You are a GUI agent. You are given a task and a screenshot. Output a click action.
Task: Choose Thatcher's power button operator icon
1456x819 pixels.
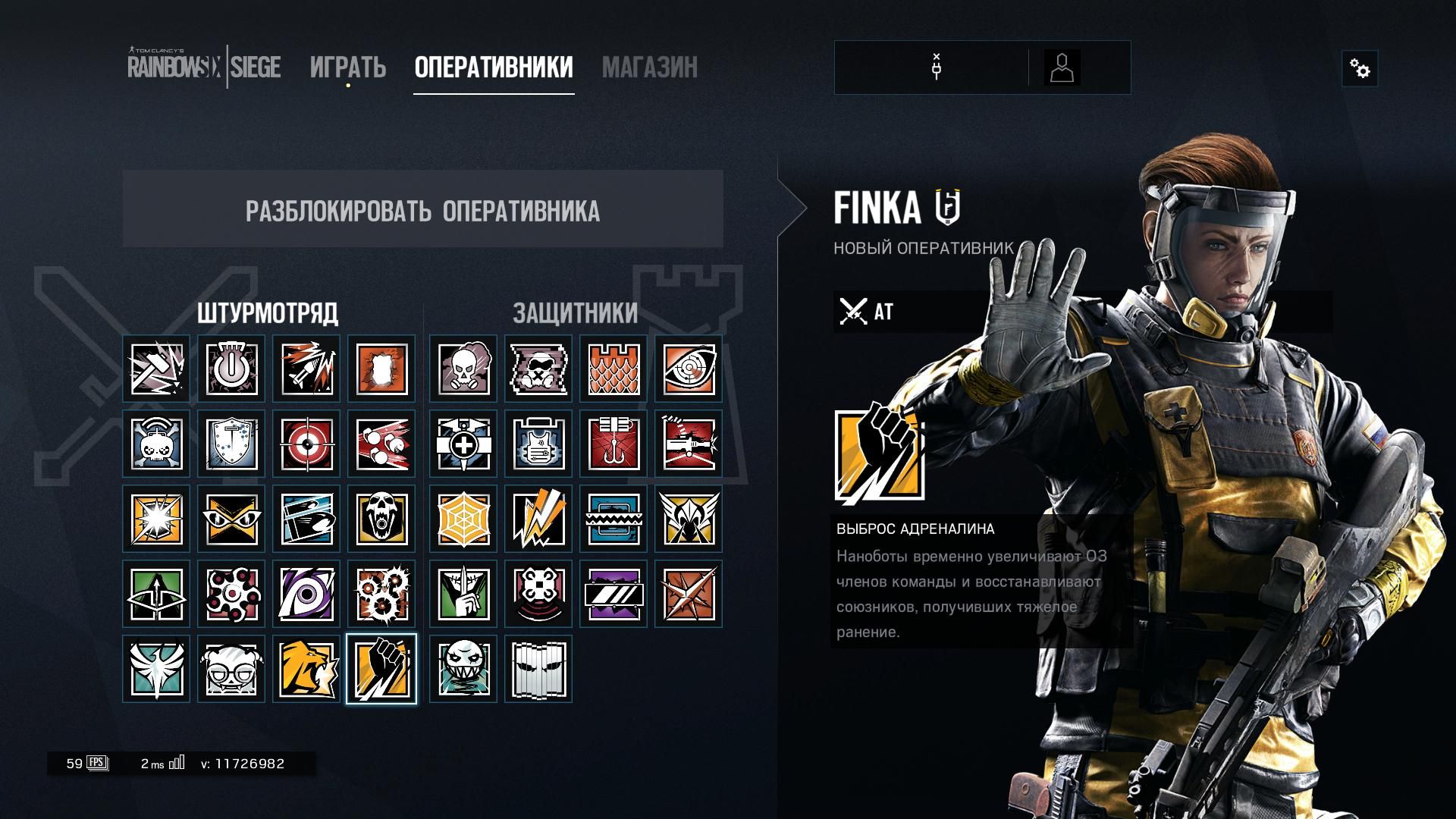[231, 369]
